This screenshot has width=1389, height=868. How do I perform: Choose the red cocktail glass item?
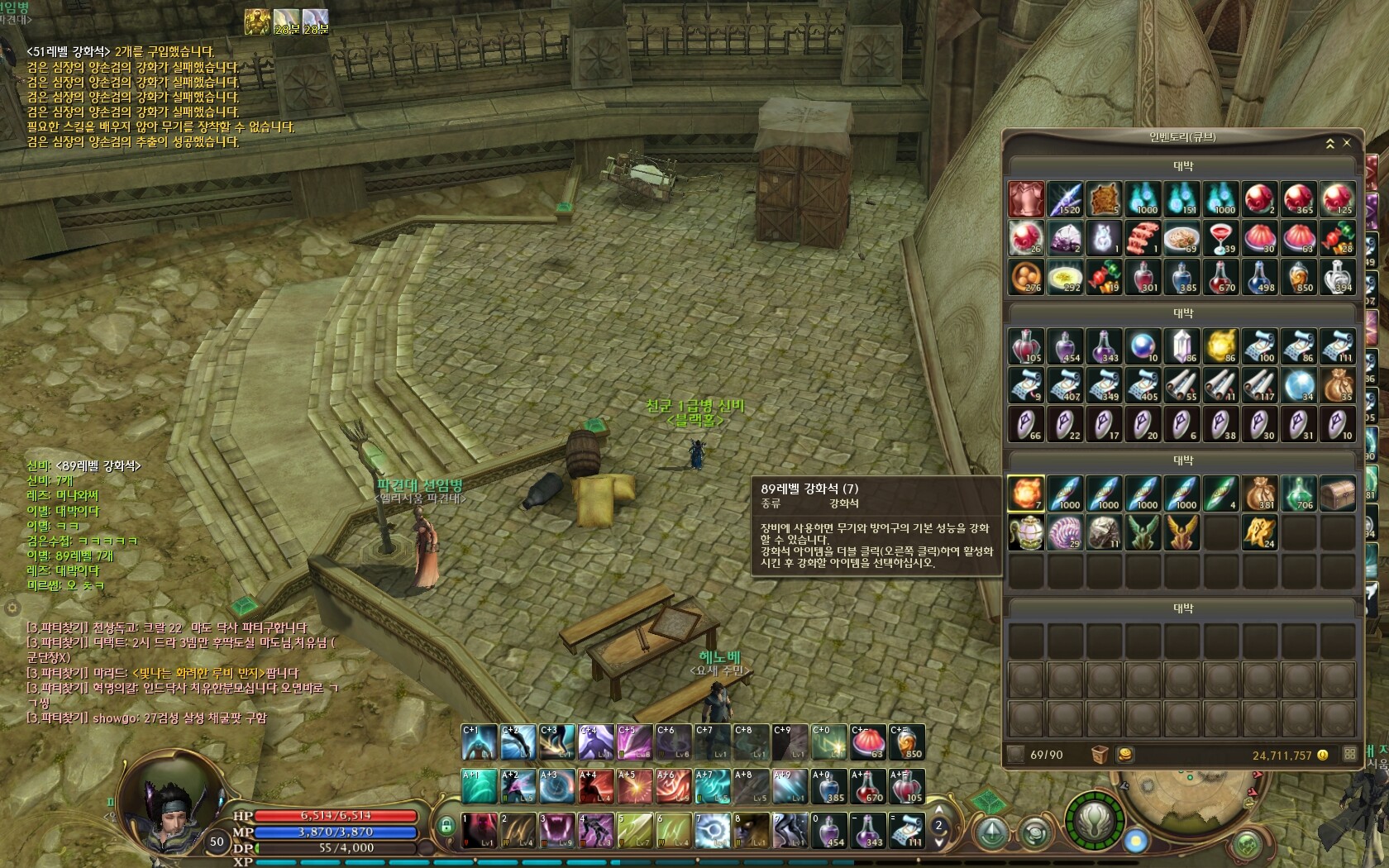[x=1220, y=238]
